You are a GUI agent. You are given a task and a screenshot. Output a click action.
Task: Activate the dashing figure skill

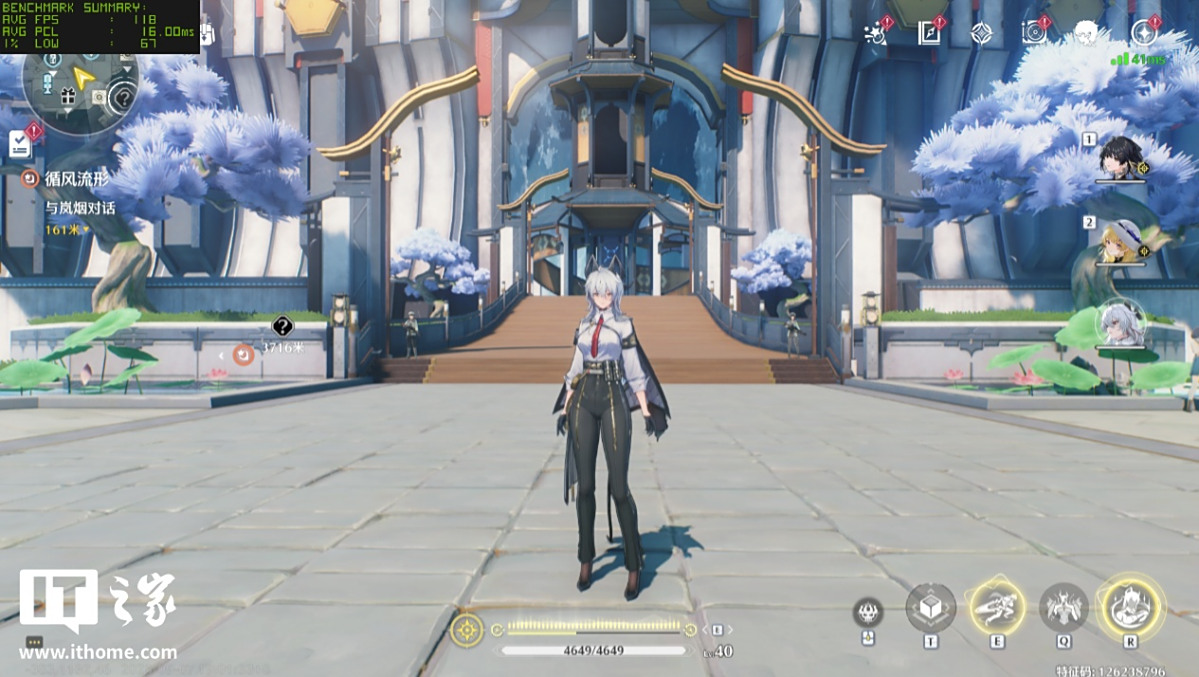pyautogui.click(x=996, y=608)
